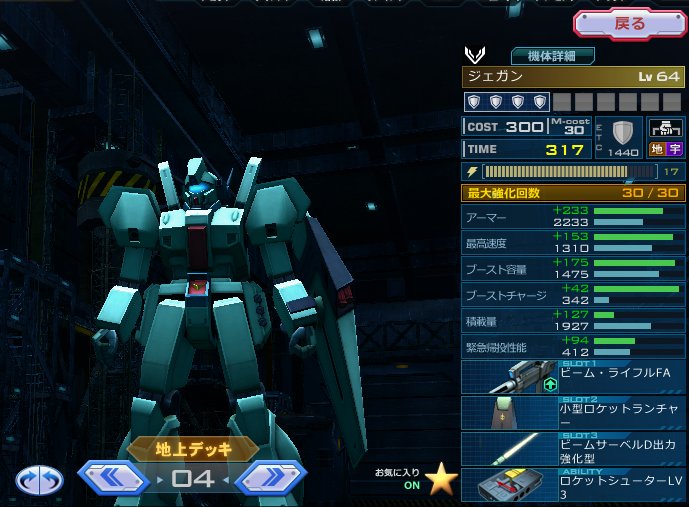Choose the ビームサーベルD出力強化型 slot
The height and width of the screenshot is (507, 689).
point(574,448)
